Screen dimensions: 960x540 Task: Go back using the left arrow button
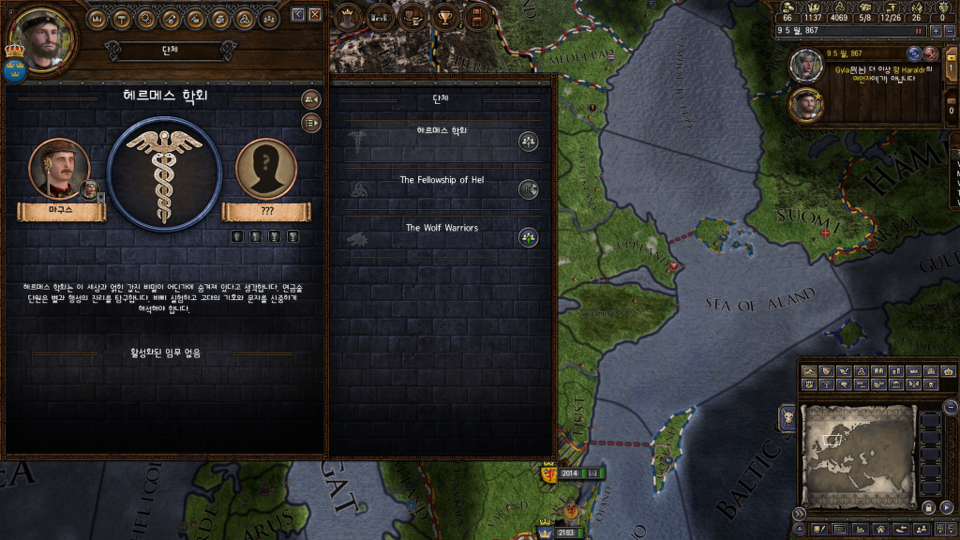point(298,14)
